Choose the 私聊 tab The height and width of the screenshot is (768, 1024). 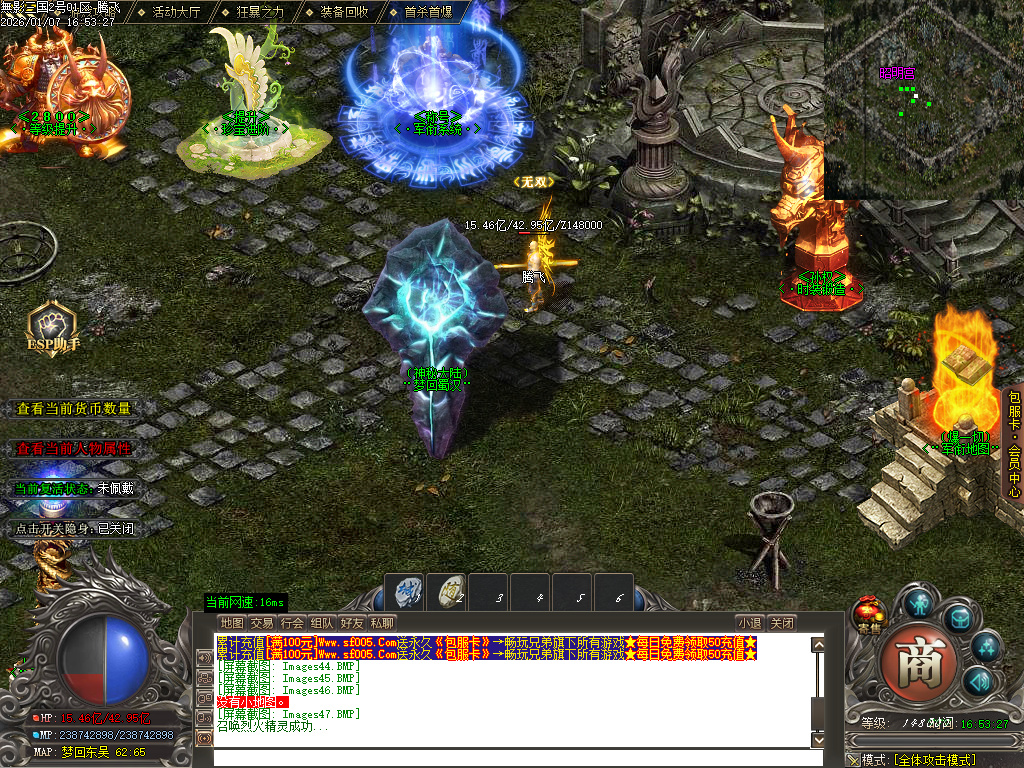[x=382, y=622]
